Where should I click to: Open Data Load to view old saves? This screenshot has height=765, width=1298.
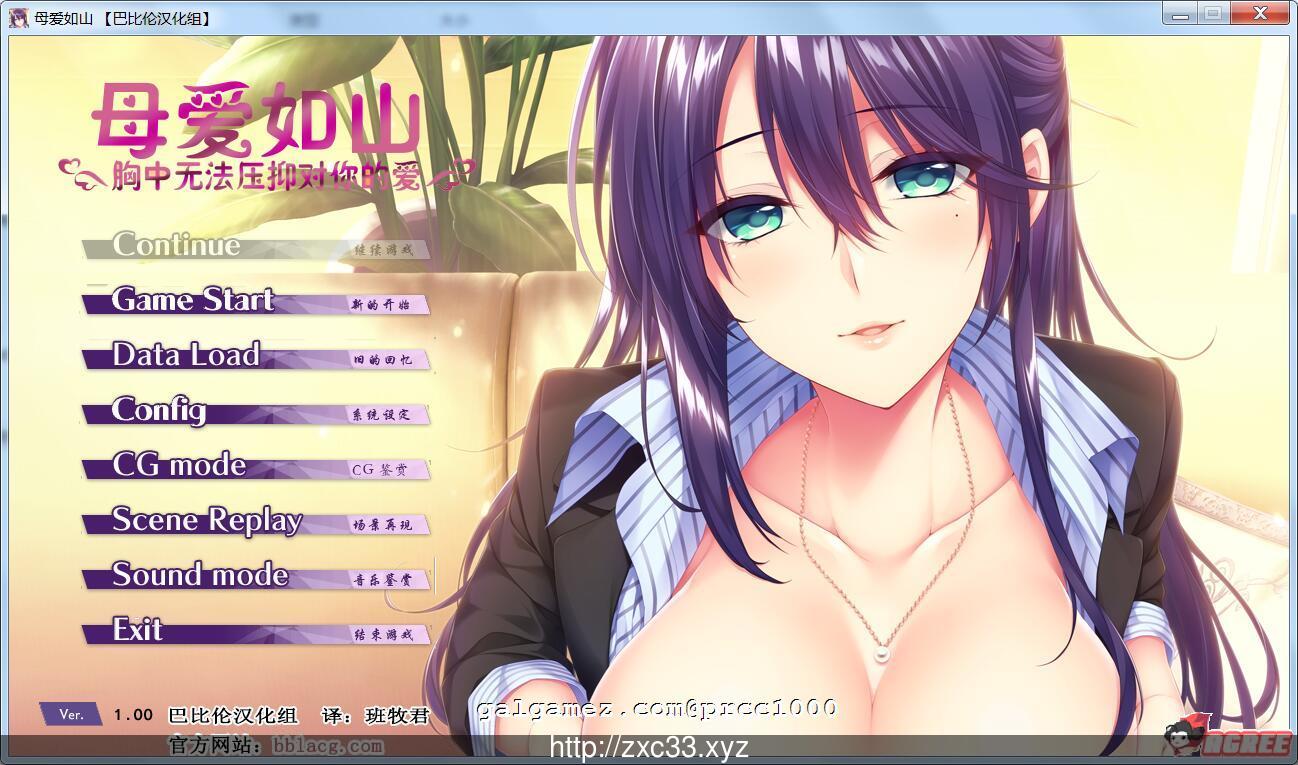pyautogui.click(x=185, y=356)
